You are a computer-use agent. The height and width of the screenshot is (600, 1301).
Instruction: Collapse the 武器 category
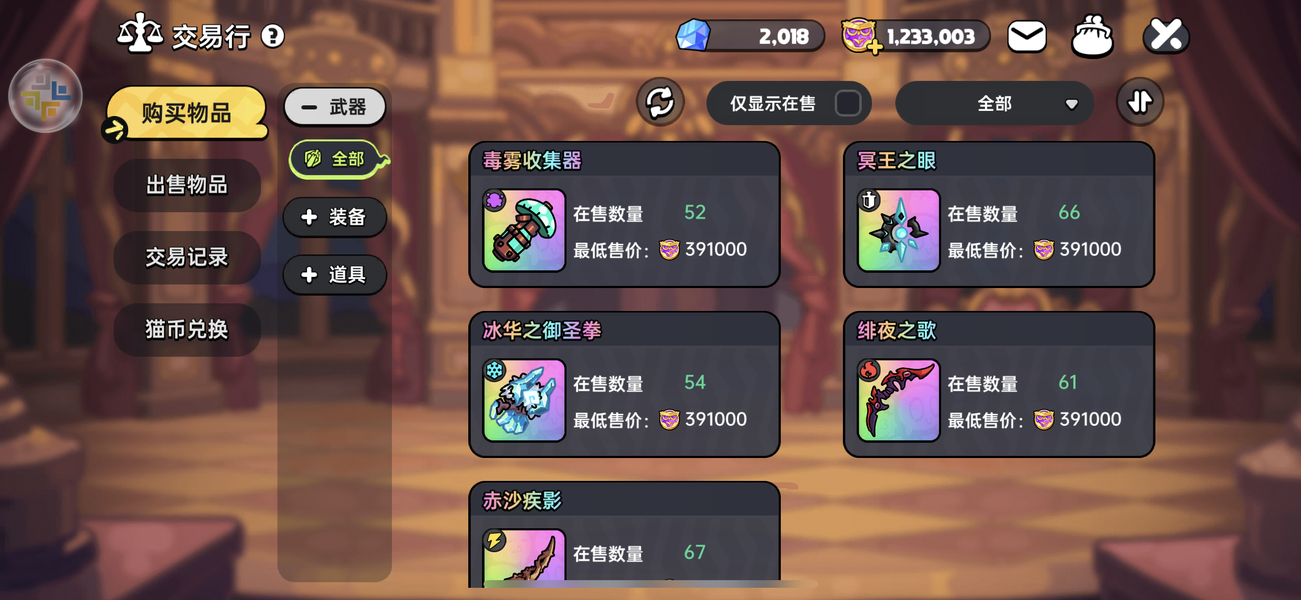point(334,107)
